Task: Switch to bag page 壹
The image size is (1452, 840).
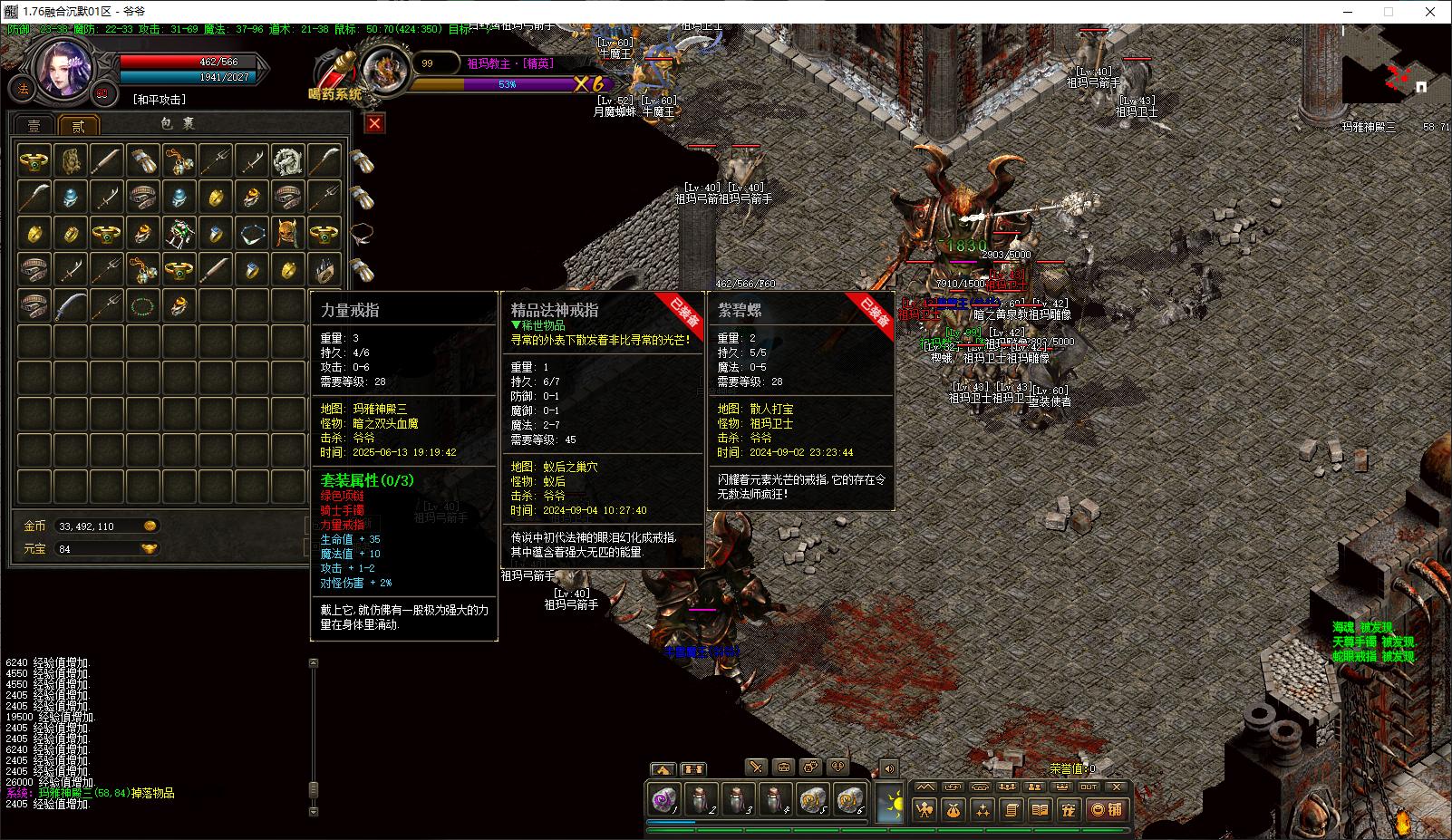Action: tap(34, 125)
